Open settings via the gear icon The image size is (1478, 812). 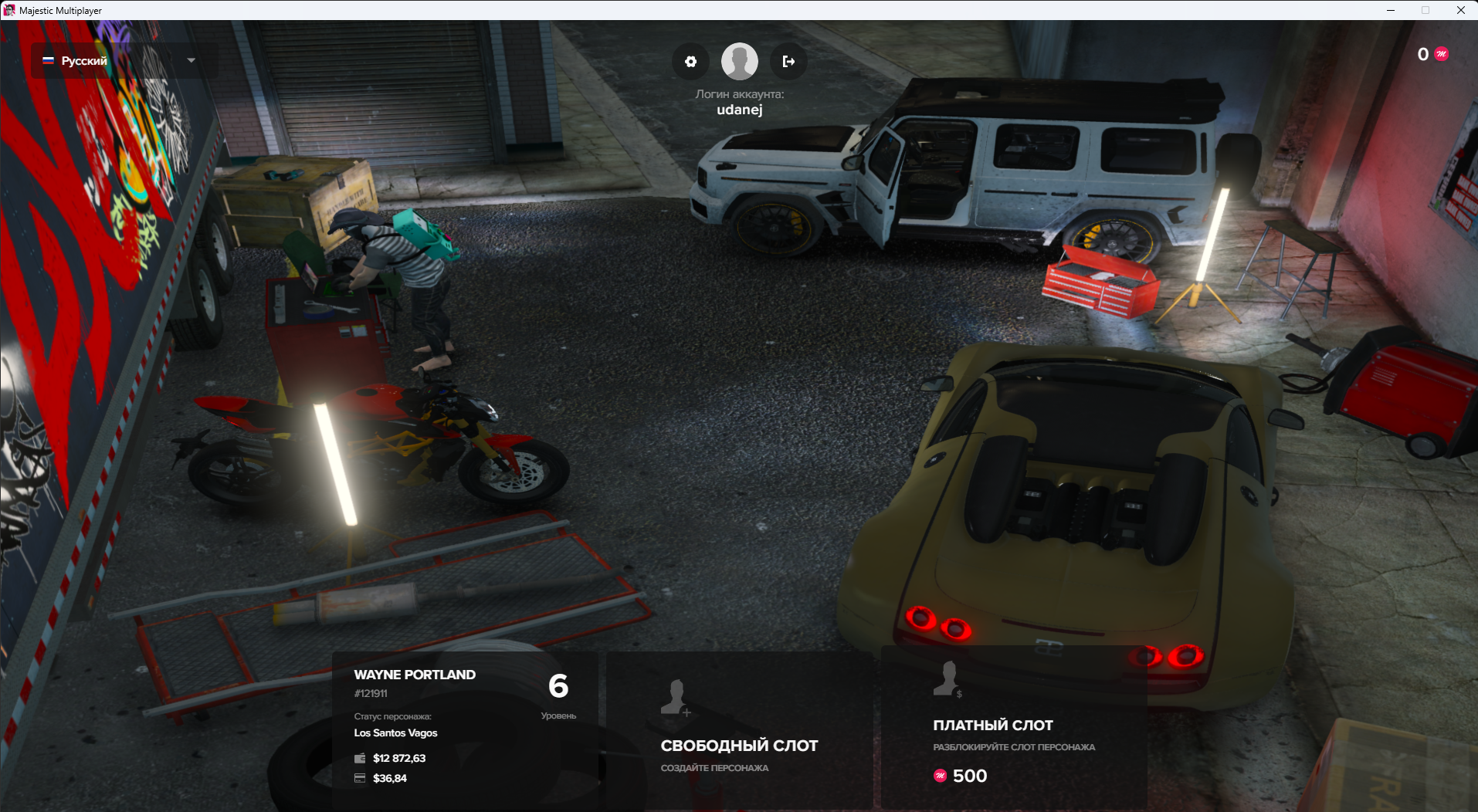pyautogui.click(x=690, y=62)
